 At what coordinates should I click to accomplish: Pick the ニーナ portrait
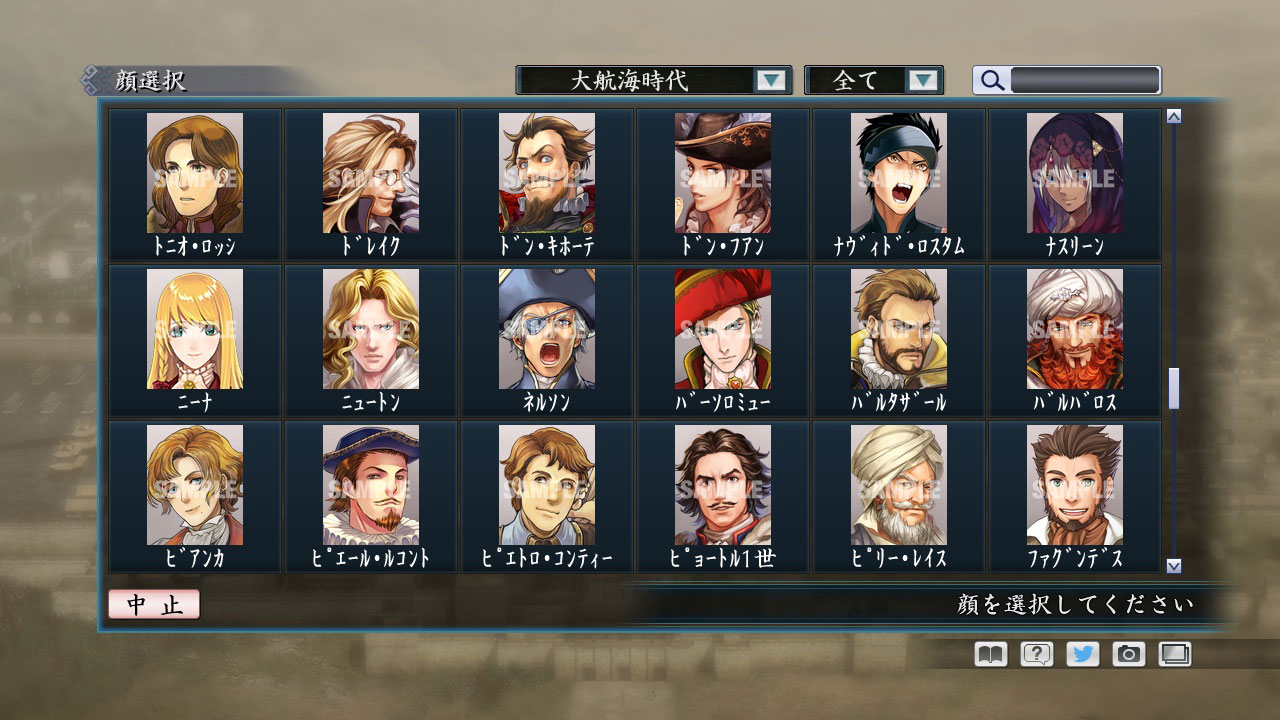(193, 330)
